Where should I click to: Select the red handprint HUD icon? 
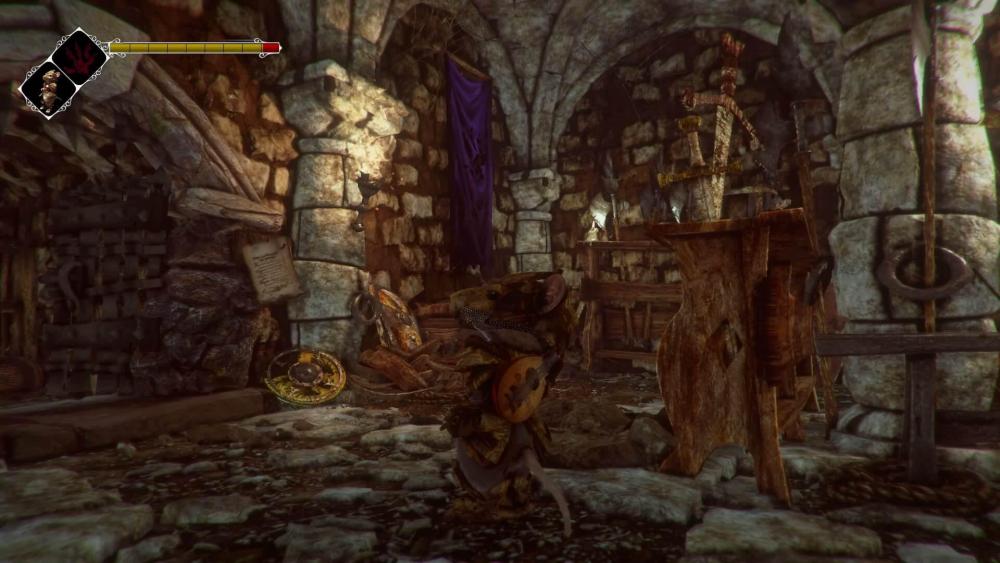coord(79,56)
